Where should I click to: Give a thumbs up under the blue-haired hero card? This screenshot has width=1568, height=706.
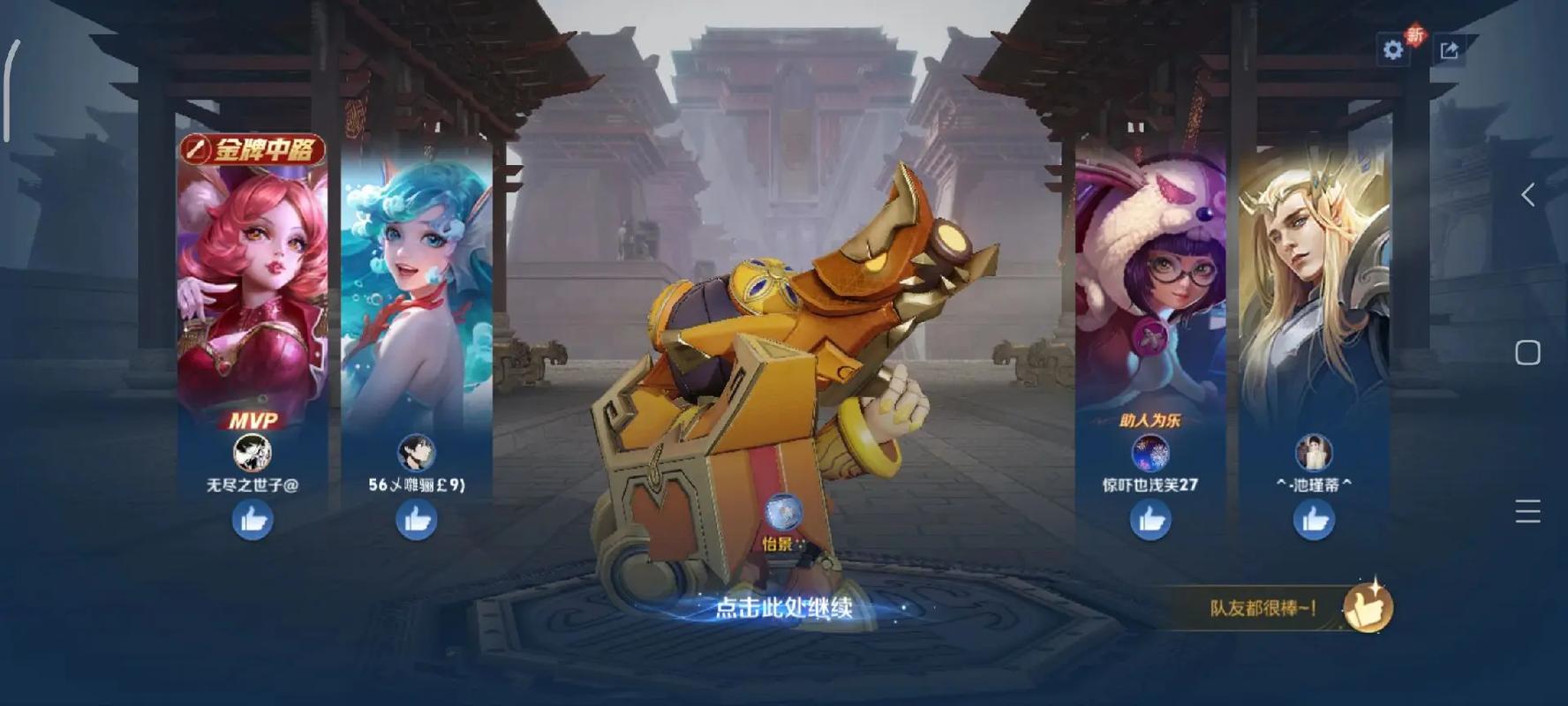(x=417, y=520)
